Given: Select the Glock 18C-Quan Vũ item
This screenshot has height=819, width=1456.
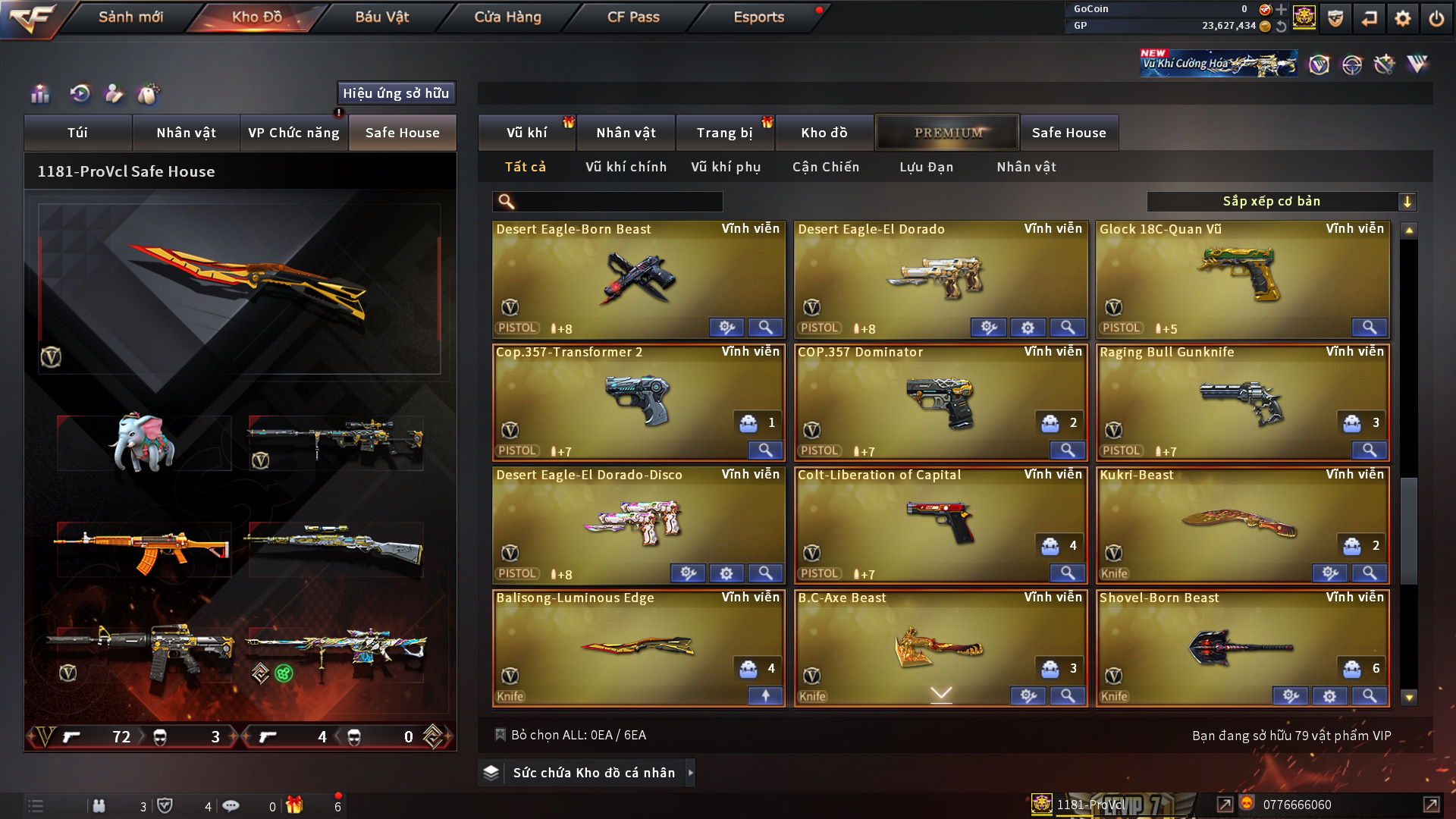Looking at the screenshot, I should 1242,278.
